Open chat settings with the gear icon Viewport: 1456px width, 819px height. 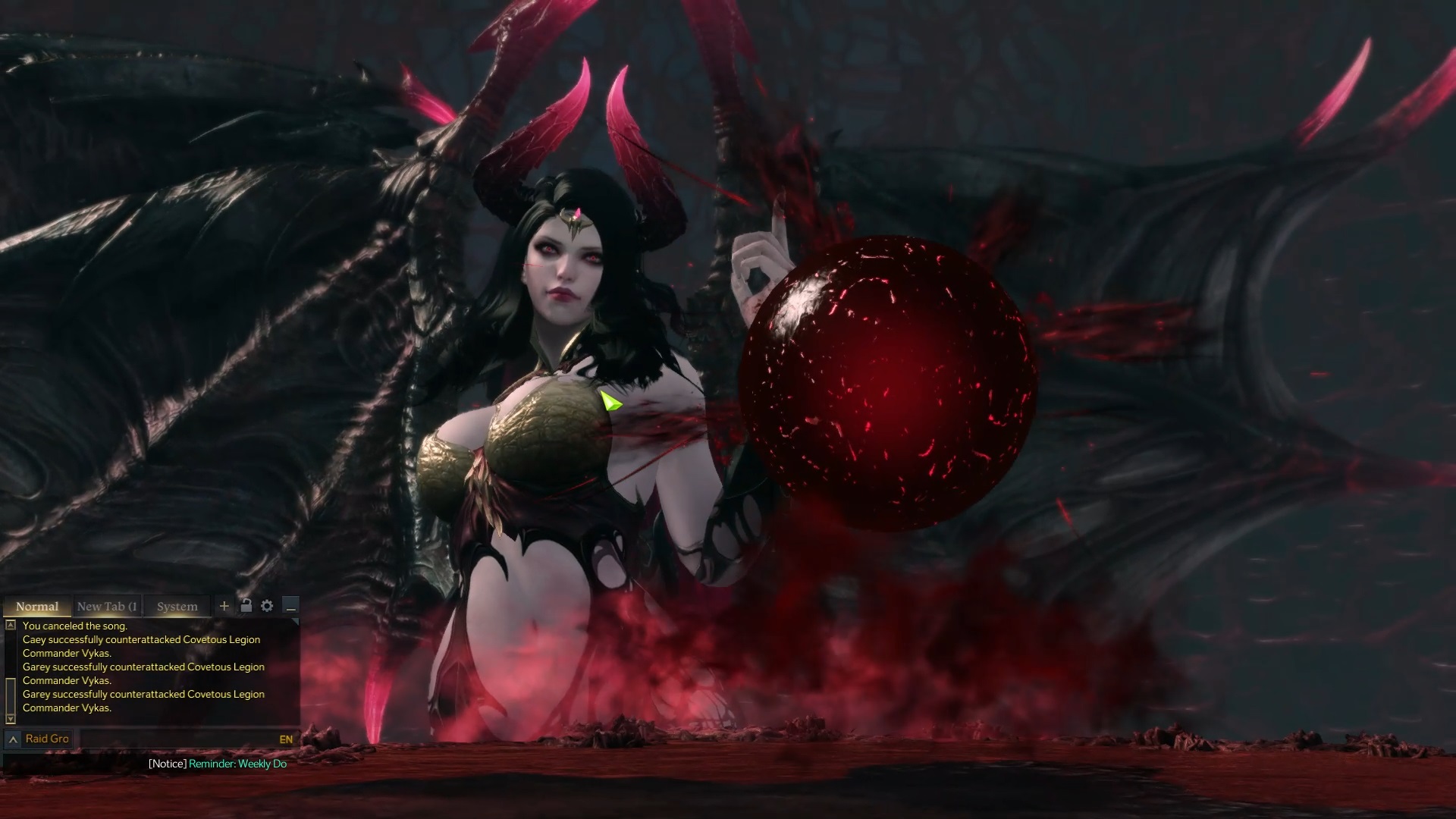pyautogui.click(x=267, y=606)
